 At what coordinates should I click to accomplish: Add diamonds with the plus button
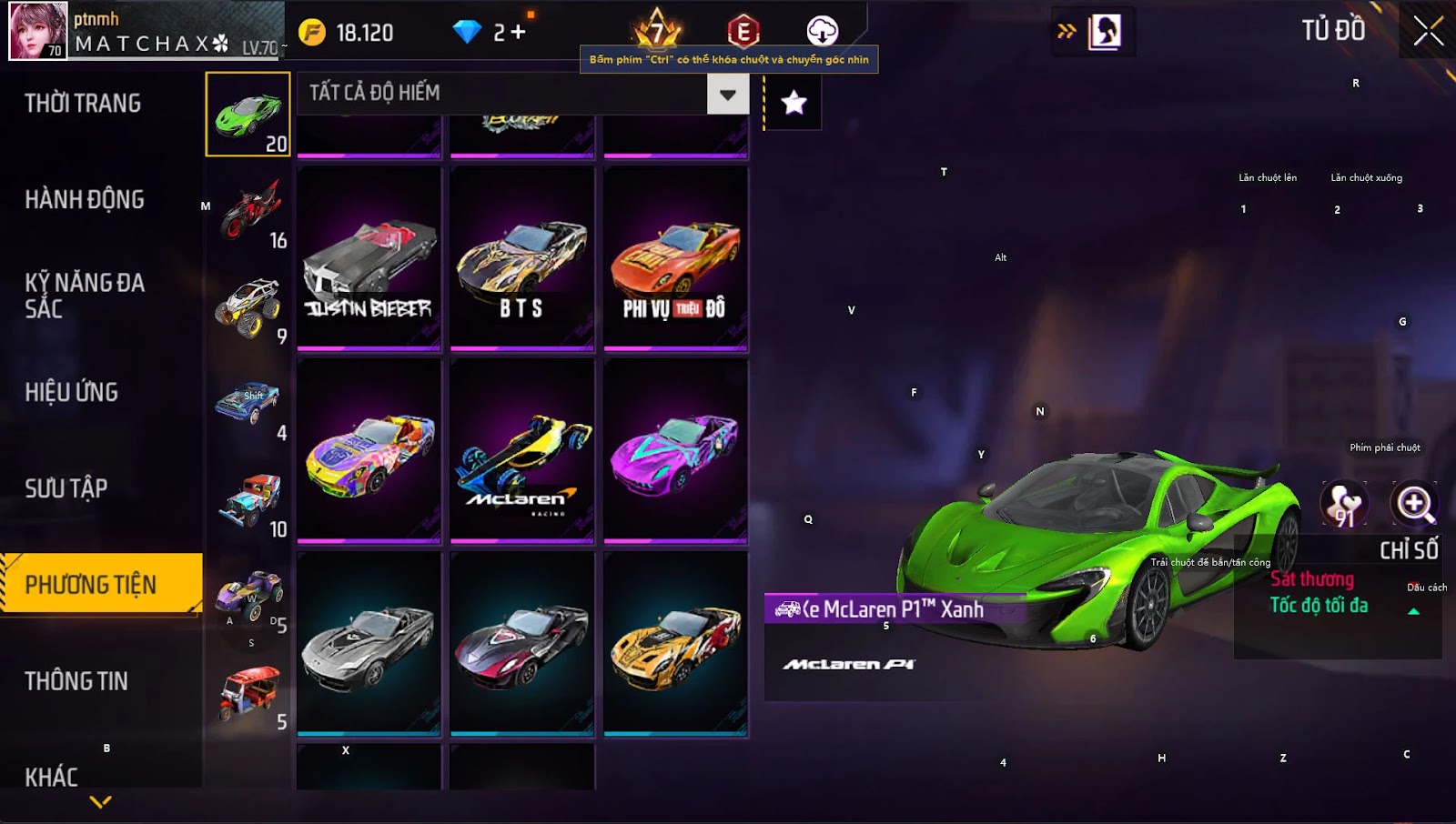pyautogui.click(x=518, y=33)
